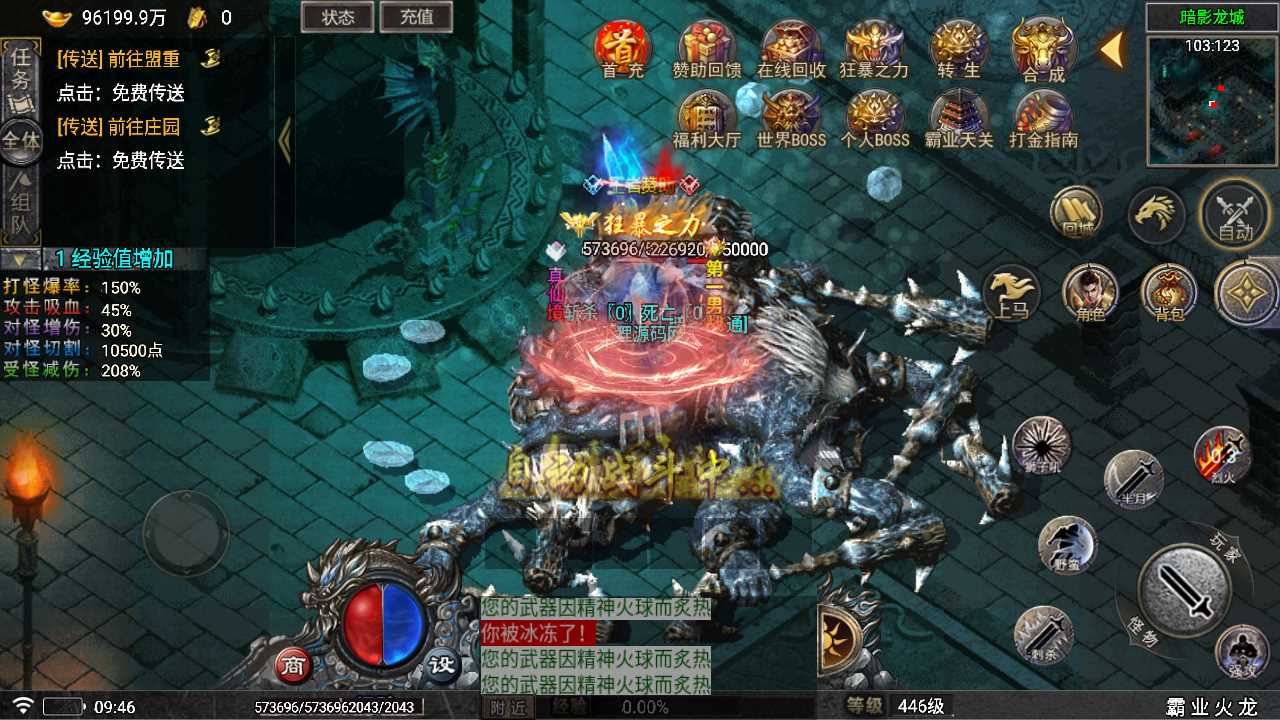Open the 状态 status button
The height and width of the screenshot is (720, 1280).
coord(337,16)
